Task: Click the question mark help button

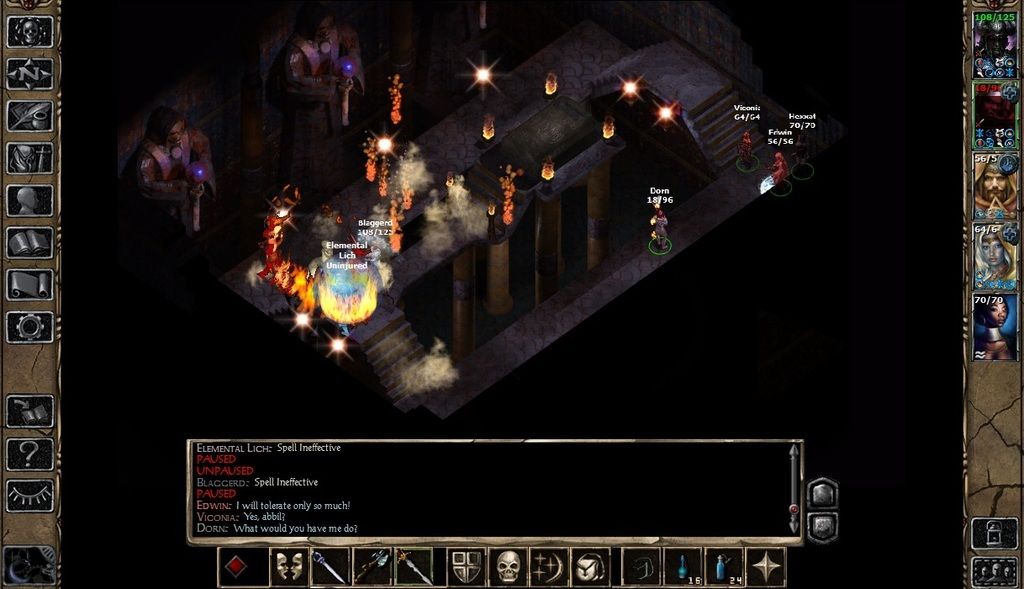Action: coord(30,455)
